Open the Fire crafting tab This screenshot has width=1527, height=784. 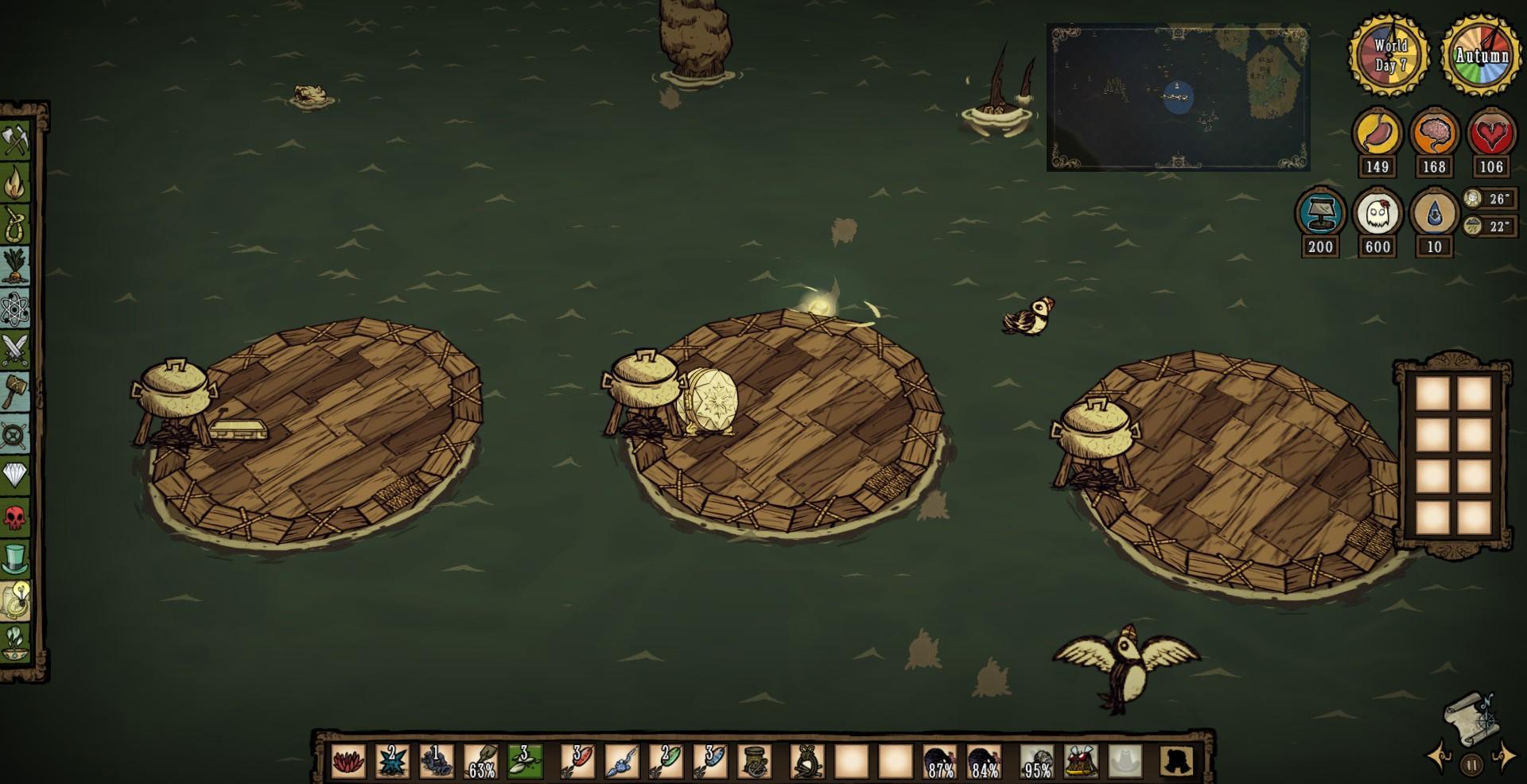click(x=16, y=184)
